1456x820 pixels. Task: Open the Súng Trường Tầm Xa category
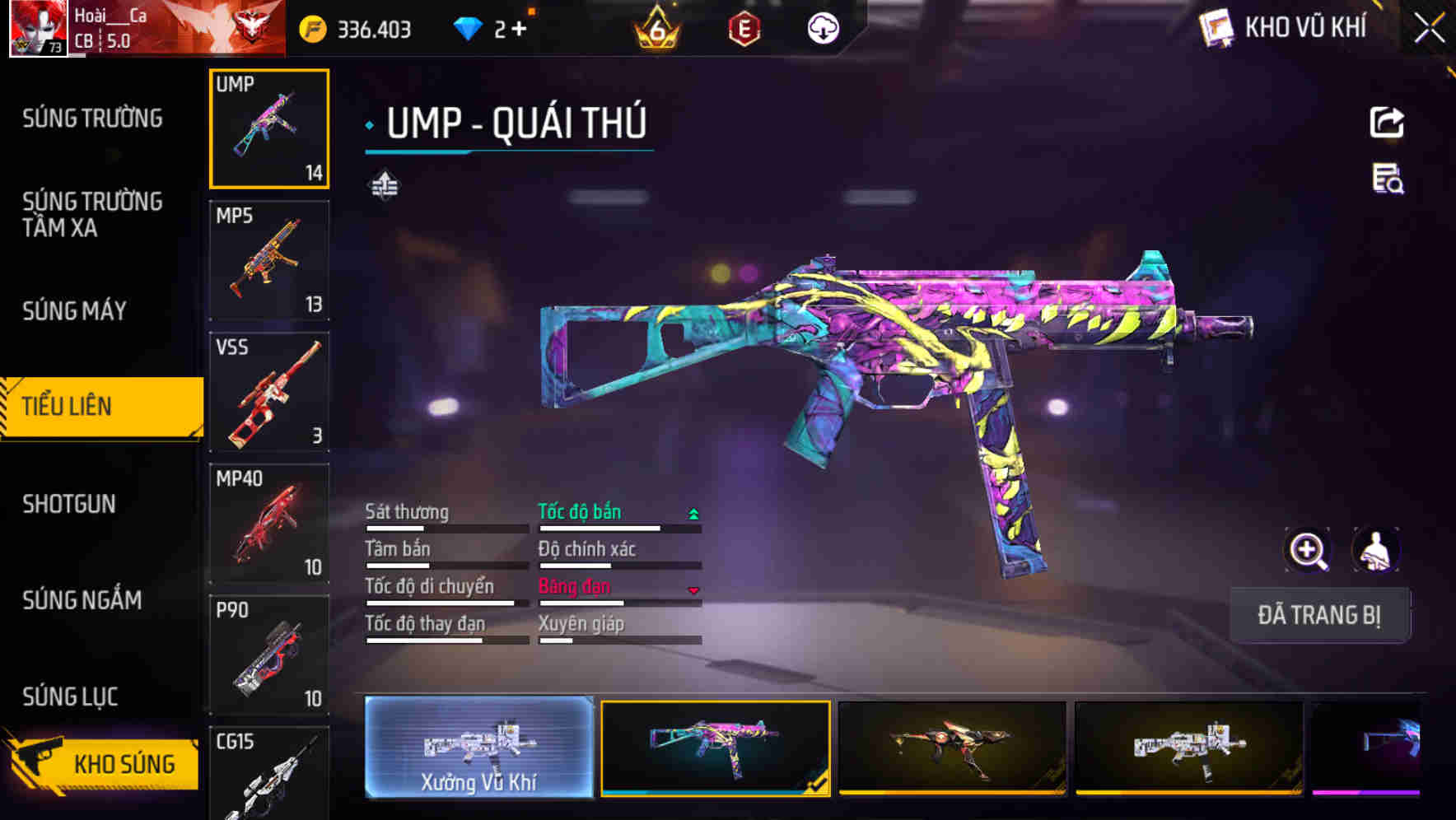point(92,214)
